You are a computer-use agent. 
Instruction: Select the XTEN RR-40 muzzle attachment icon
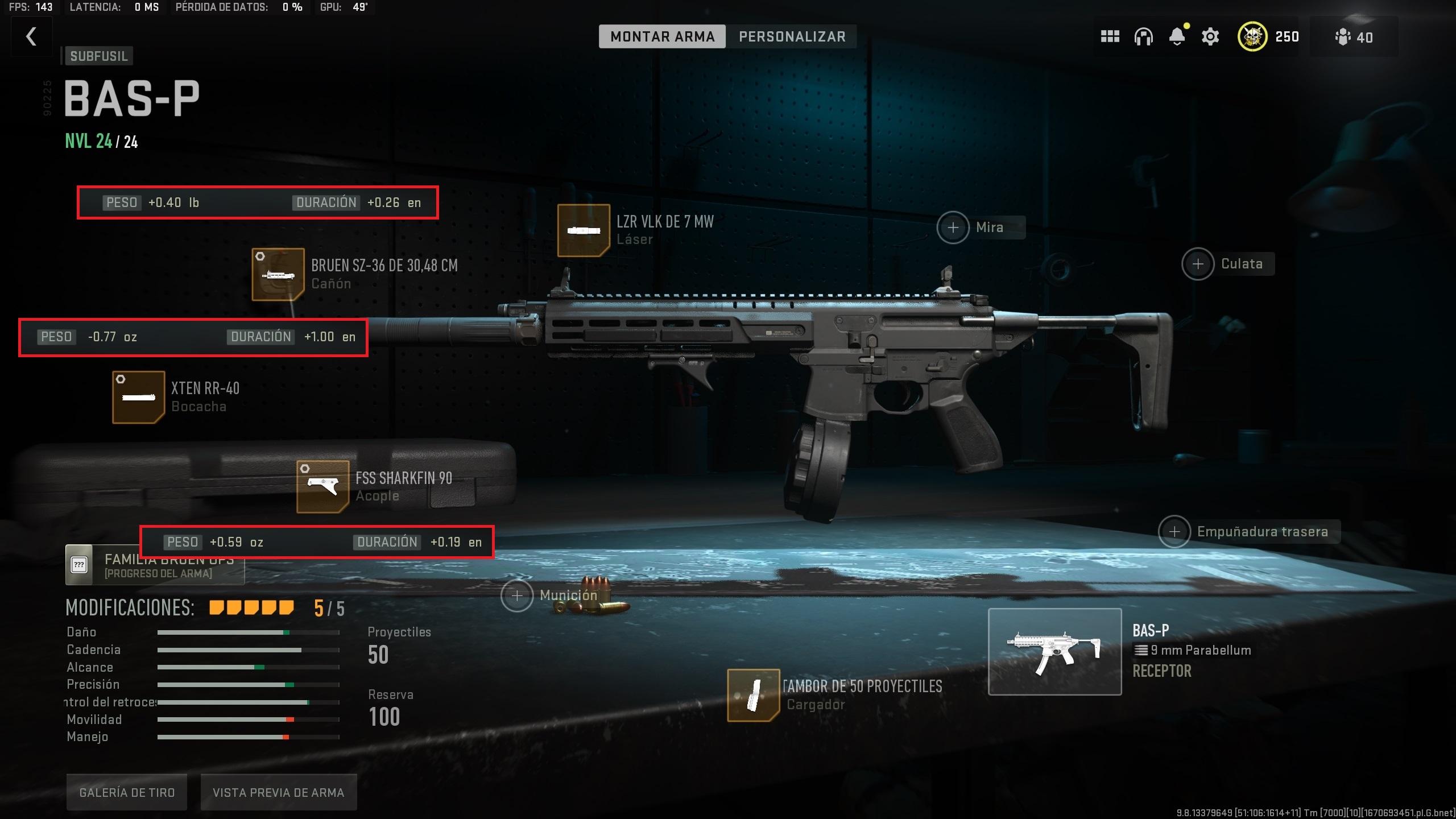click(138, 397)
